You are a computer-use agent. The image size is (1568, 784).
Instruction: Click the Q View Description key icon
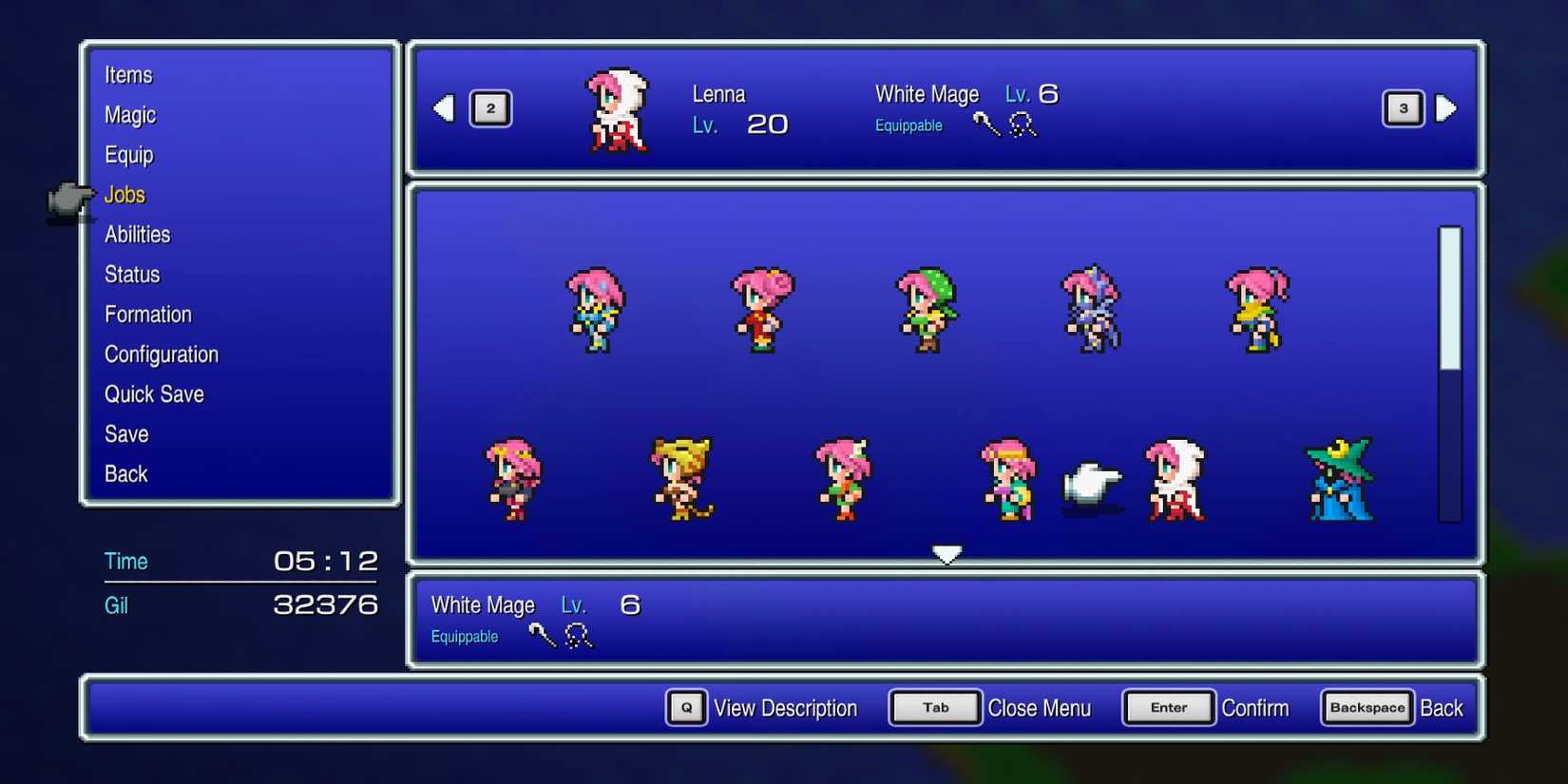point(685,708)
